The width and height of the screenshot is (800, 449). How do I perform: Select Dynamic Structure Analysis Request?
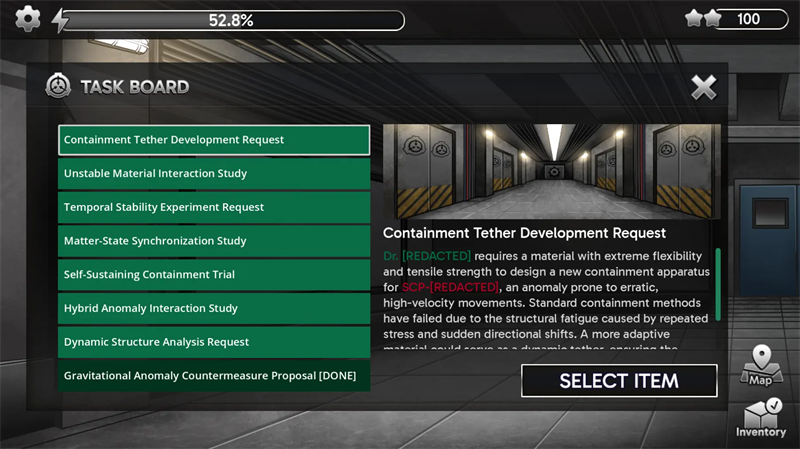[213, 342]
